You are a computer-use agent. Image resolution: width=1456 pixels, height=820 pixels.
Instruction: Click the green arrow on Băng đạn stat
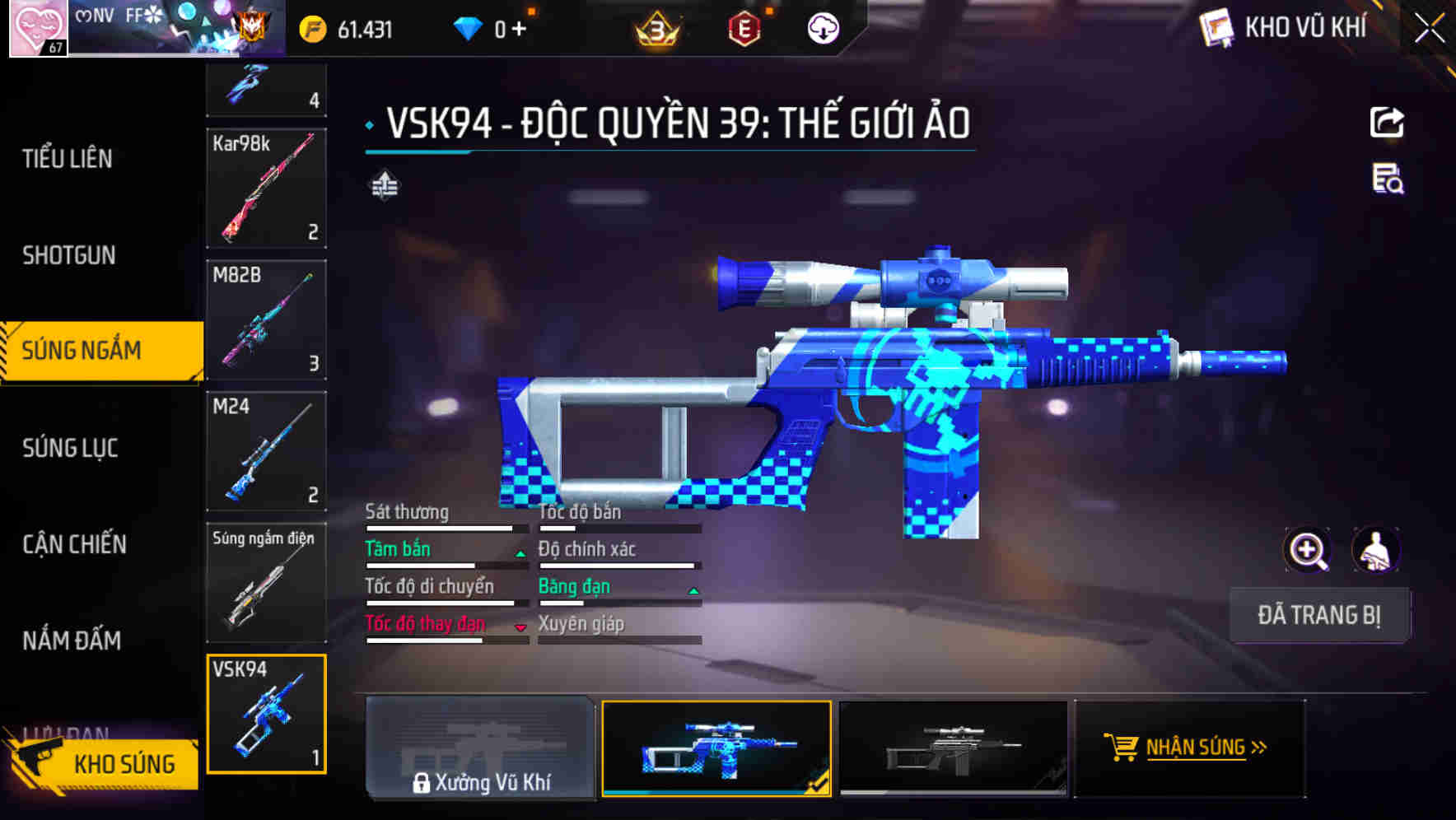pos(692,590)
